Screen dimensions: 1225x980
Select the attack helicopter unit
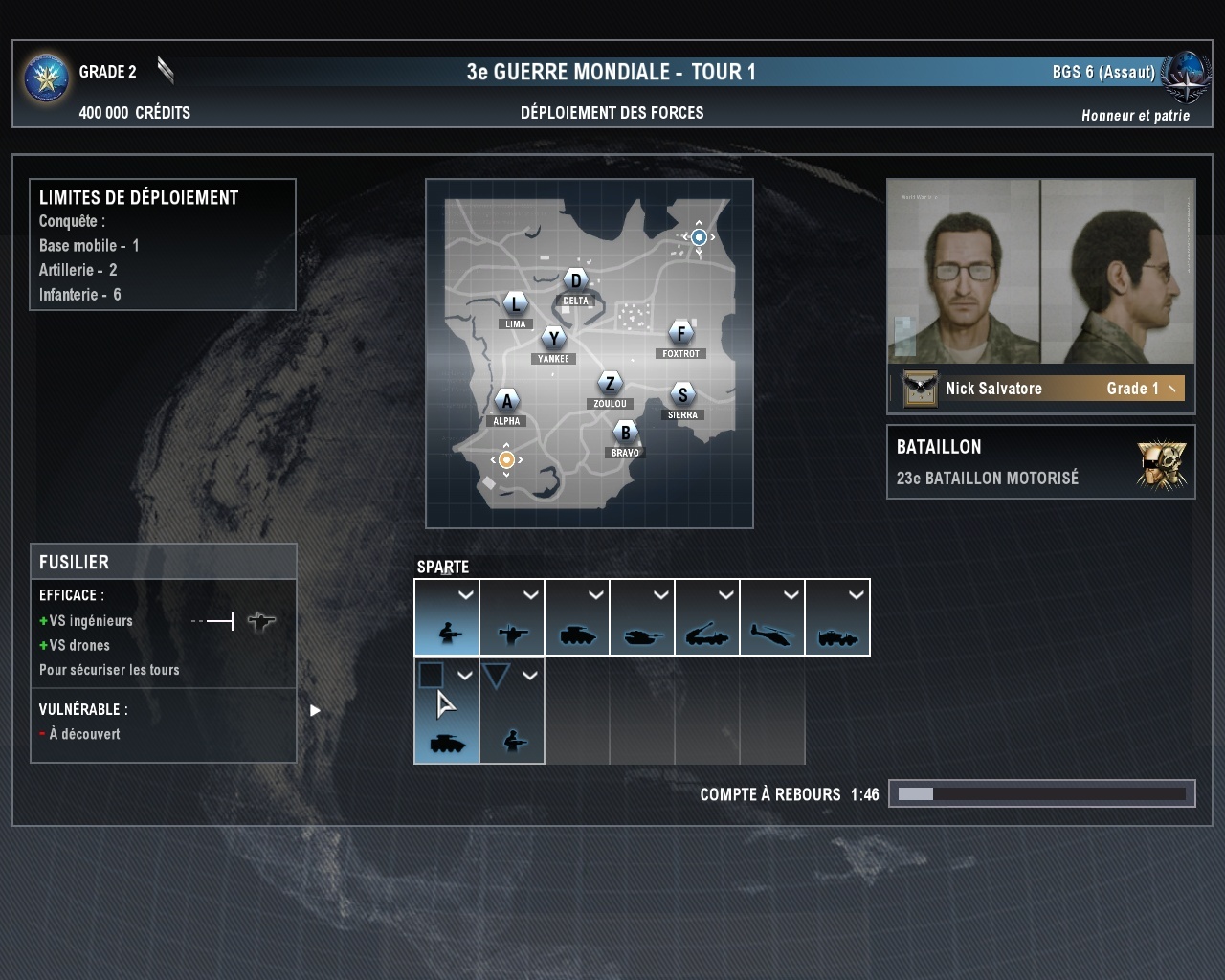pos(772,618)
